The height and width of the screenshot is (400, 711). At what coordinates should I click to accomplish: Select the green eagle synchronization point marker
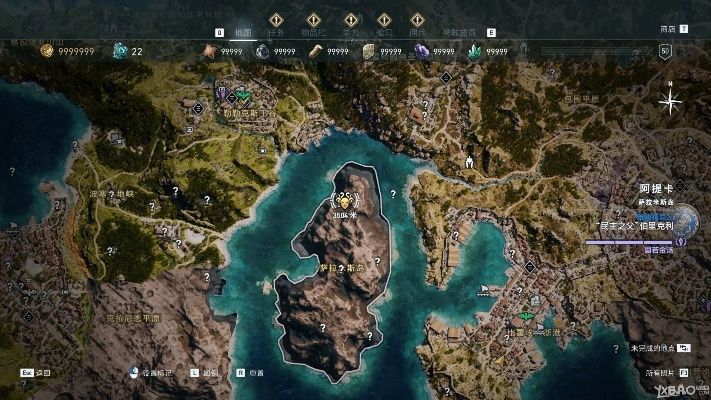pyautogui.click(x=243, y=96)
